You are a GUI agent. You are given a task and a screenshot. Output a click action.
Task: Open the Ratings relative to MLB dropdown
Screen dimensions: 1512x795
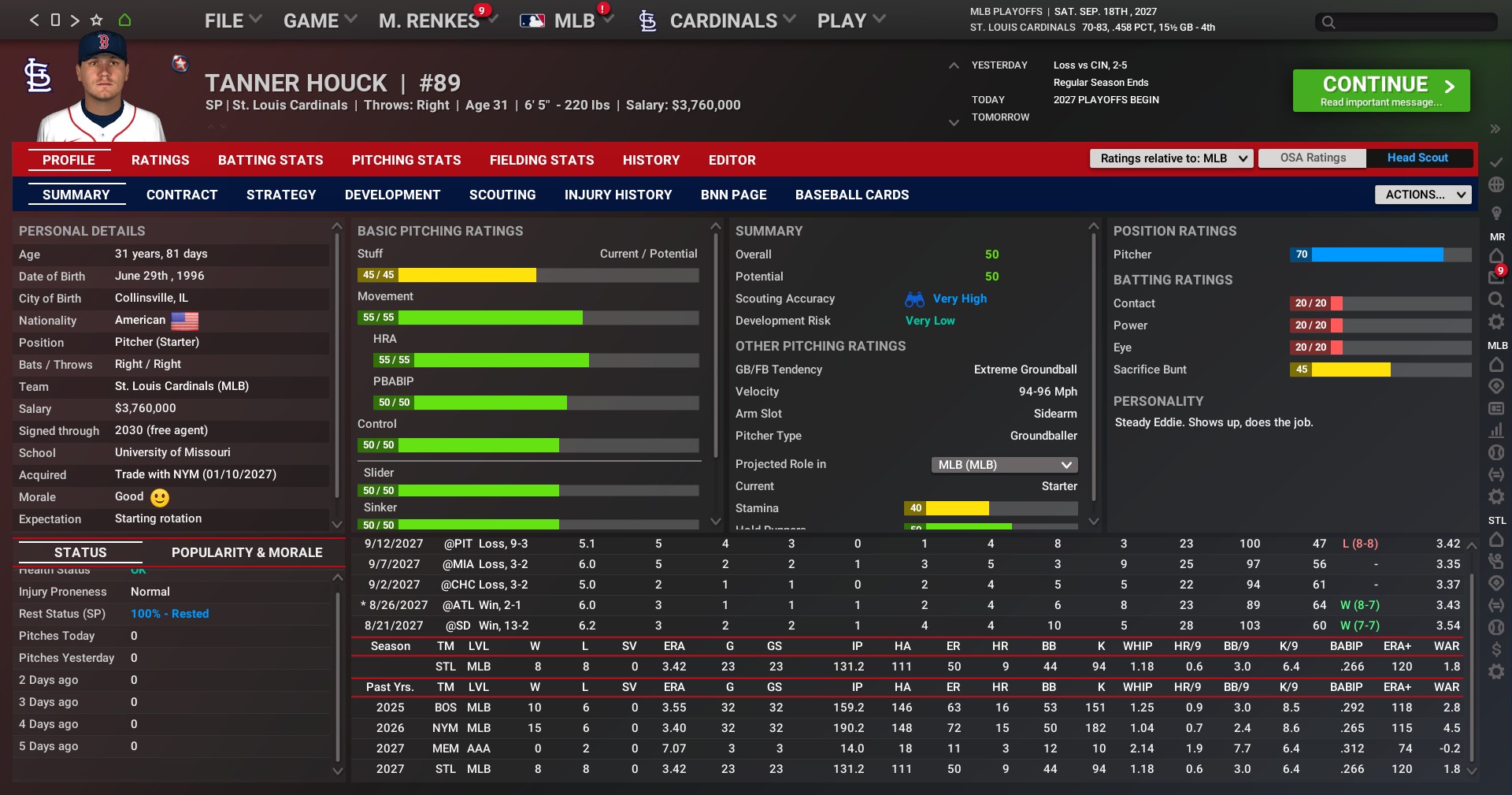click(1171, 158)
